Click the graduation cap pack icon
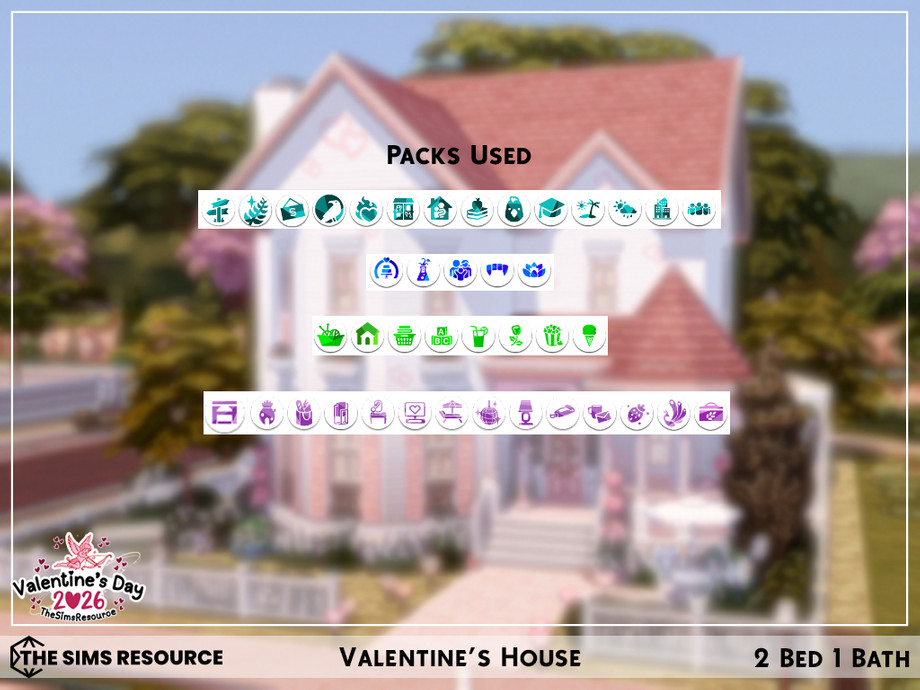 (550, 210)
